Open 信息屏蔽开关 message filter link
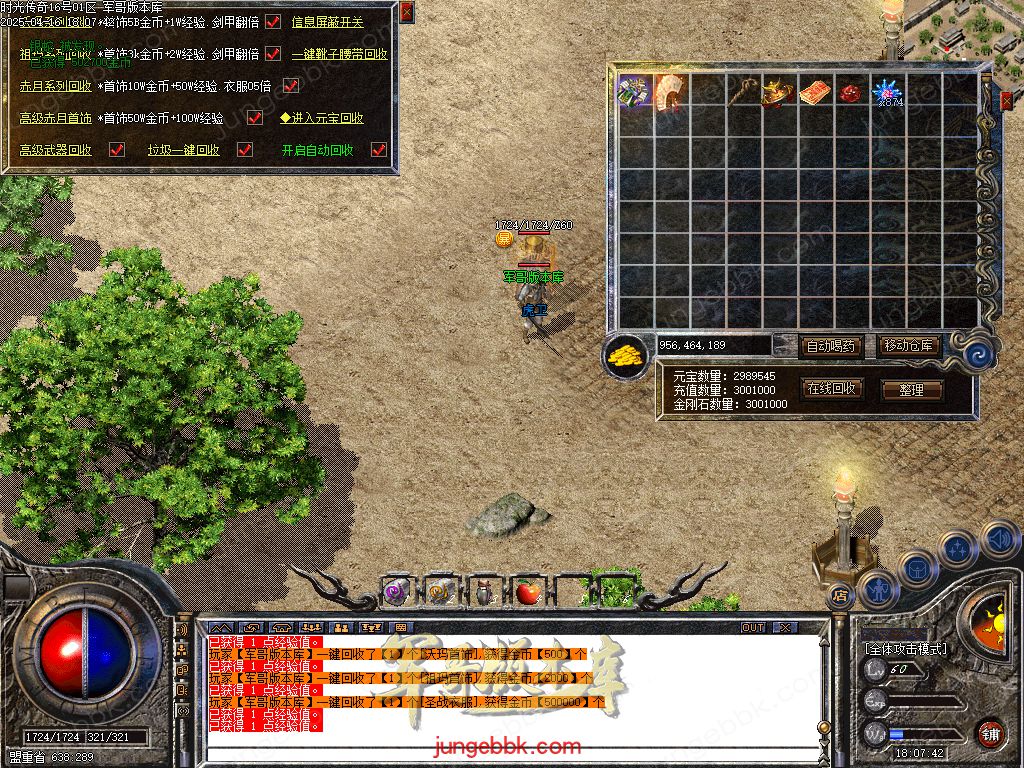Viewport: 1024px width, 768px height. coord(327,22)
